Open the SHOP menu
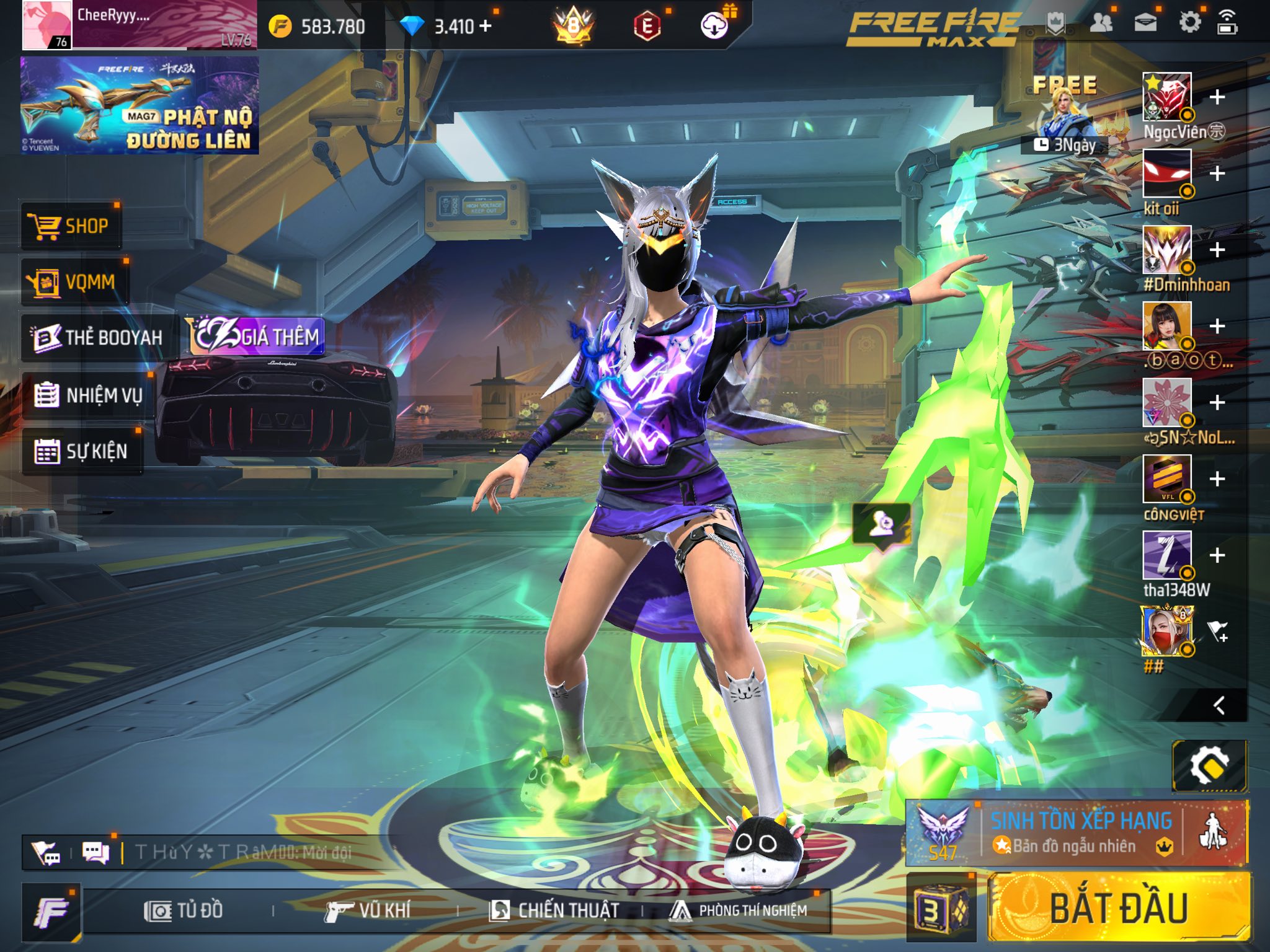Screen dimensions: 1270x952 (71, 226)
